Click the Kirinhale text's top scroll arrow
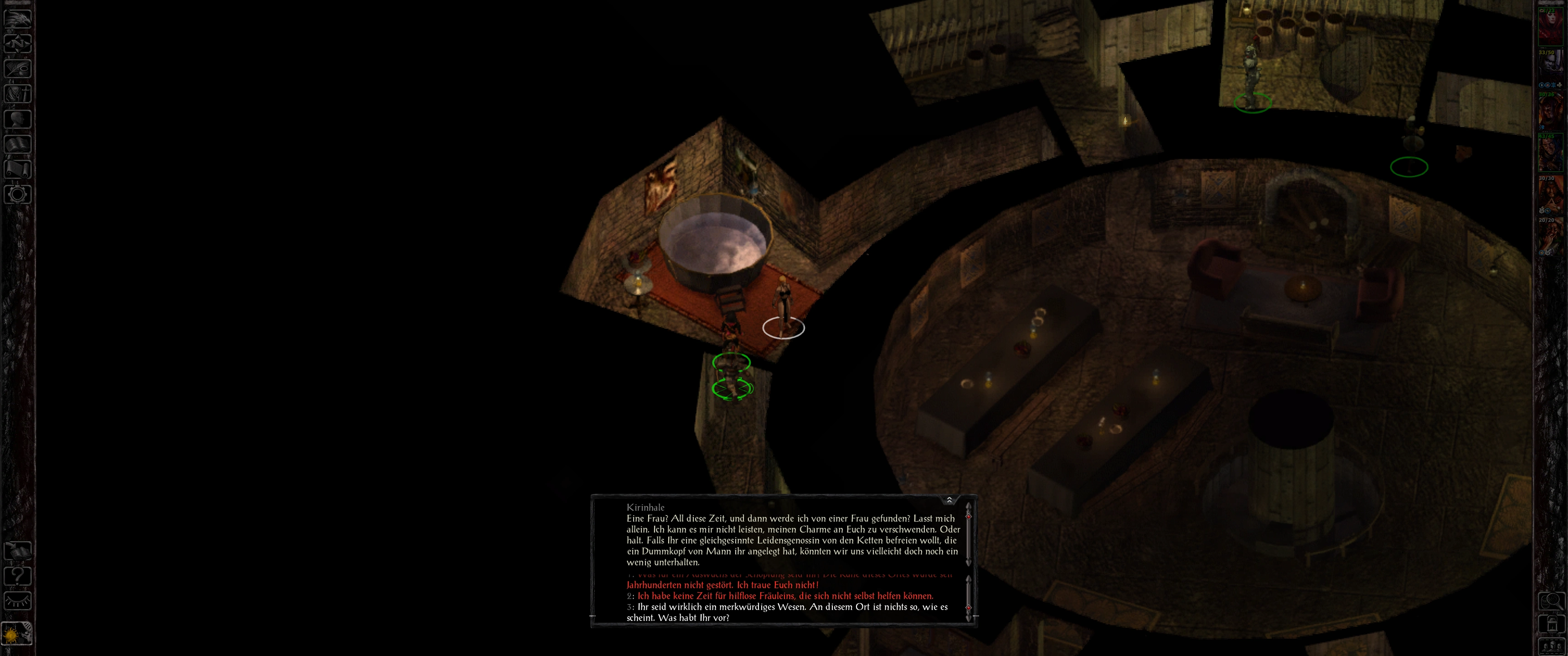 point(968,506)
